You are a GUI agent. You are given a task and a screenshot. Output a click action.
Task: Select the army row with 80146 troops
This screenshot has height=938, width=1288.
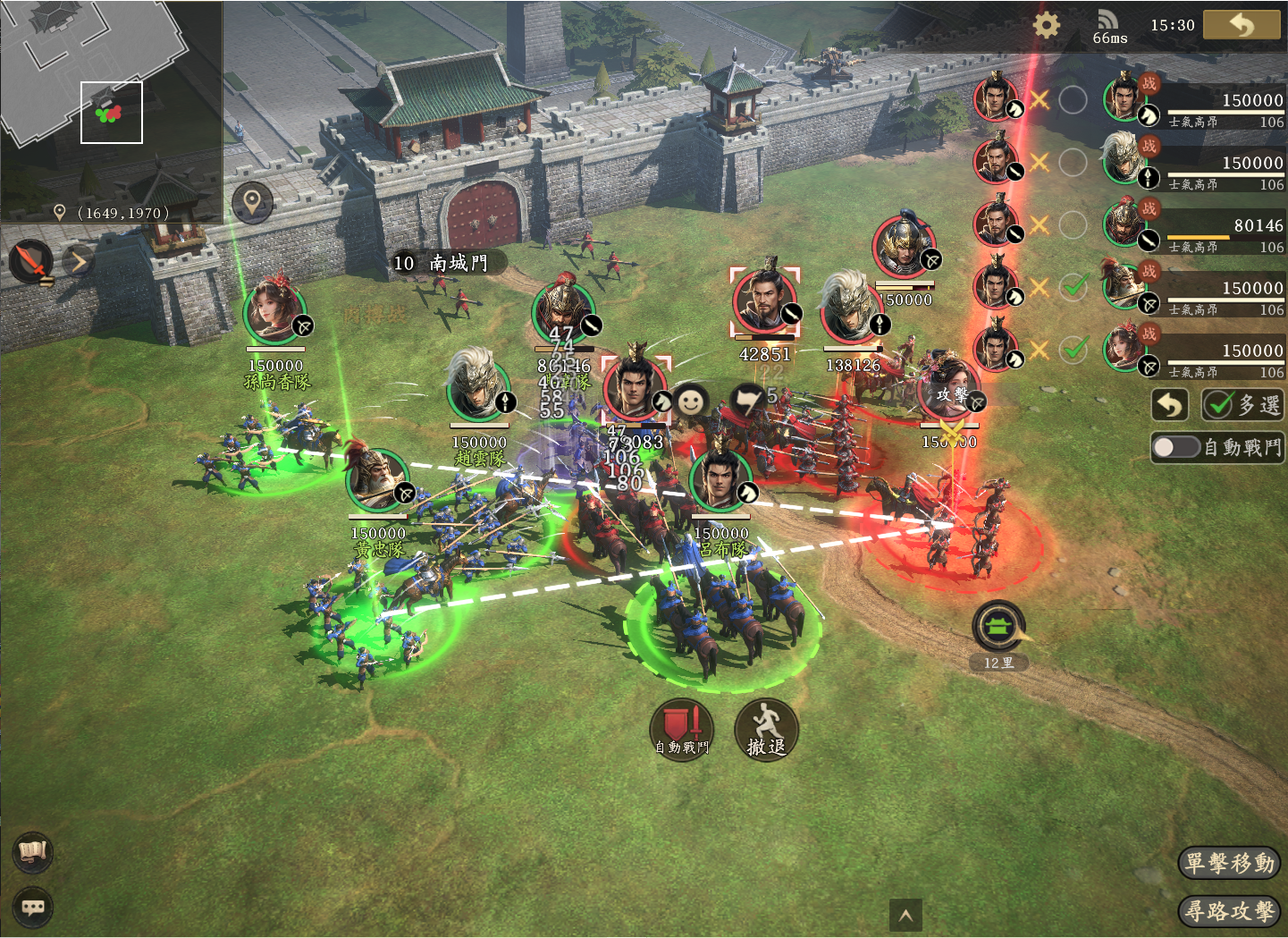pos(1196,225)
